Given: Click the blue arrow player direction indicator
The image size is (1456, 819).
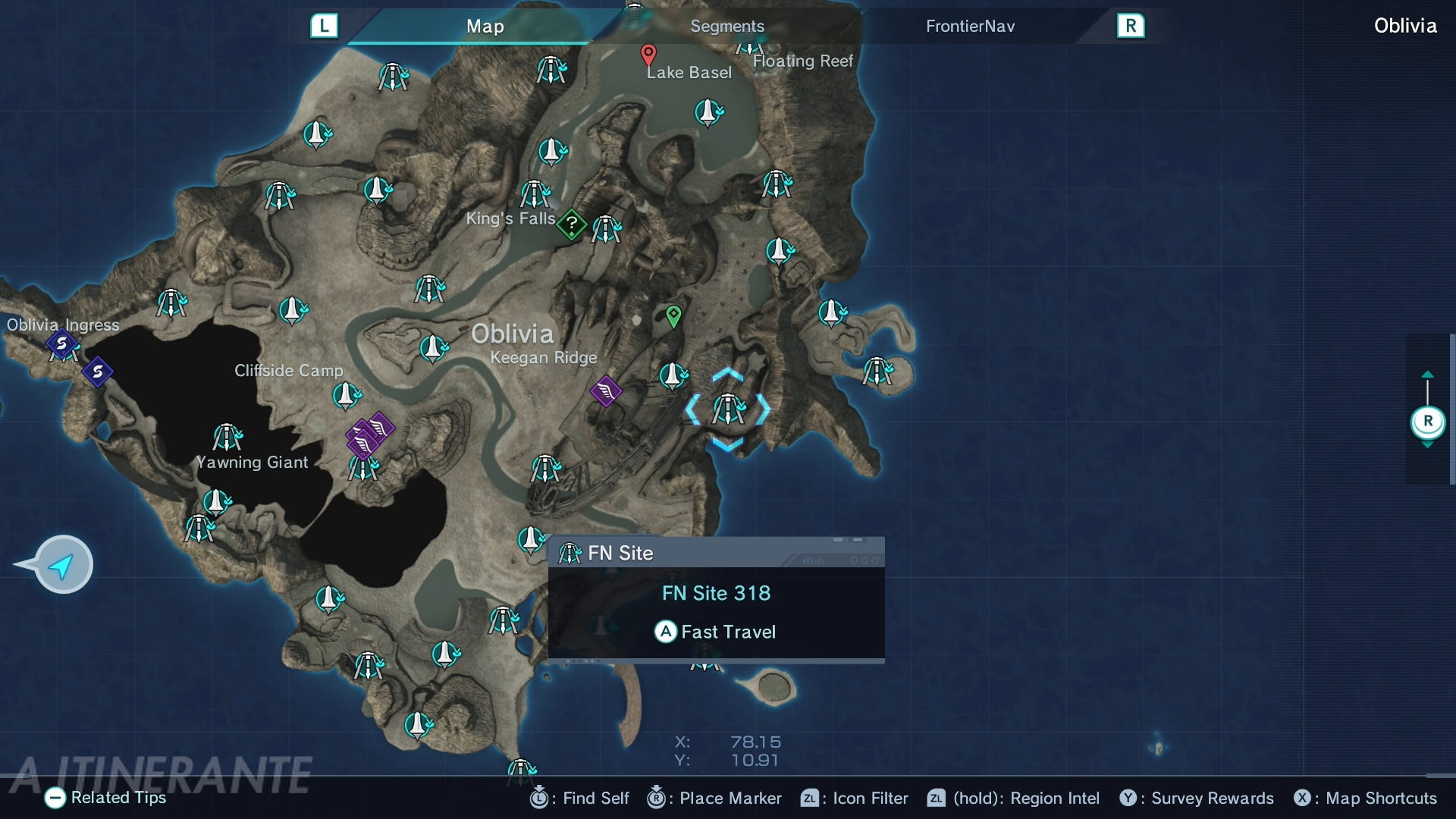Looking at the screenshot, I should [x=63, y=565].
